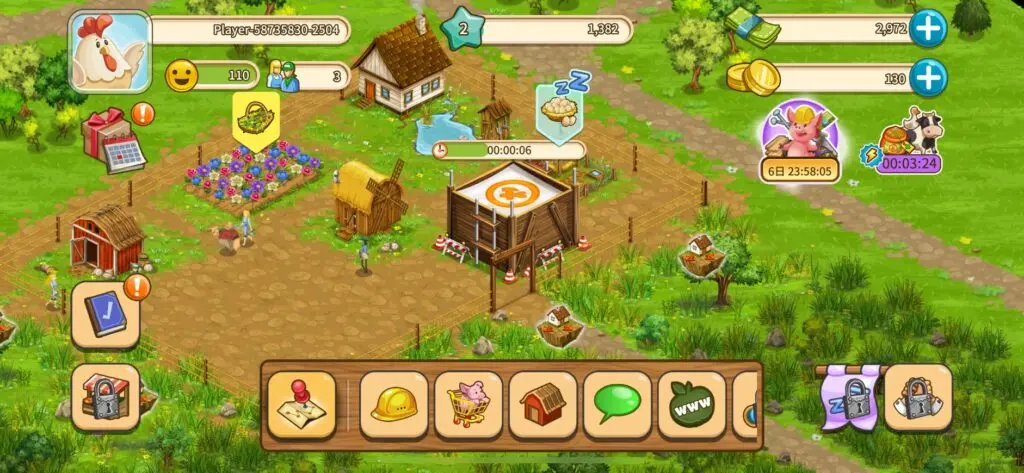Tap the locked button beside the purple banner
This screenshot has width=1024, height=473.
click(x=917, y=398)
